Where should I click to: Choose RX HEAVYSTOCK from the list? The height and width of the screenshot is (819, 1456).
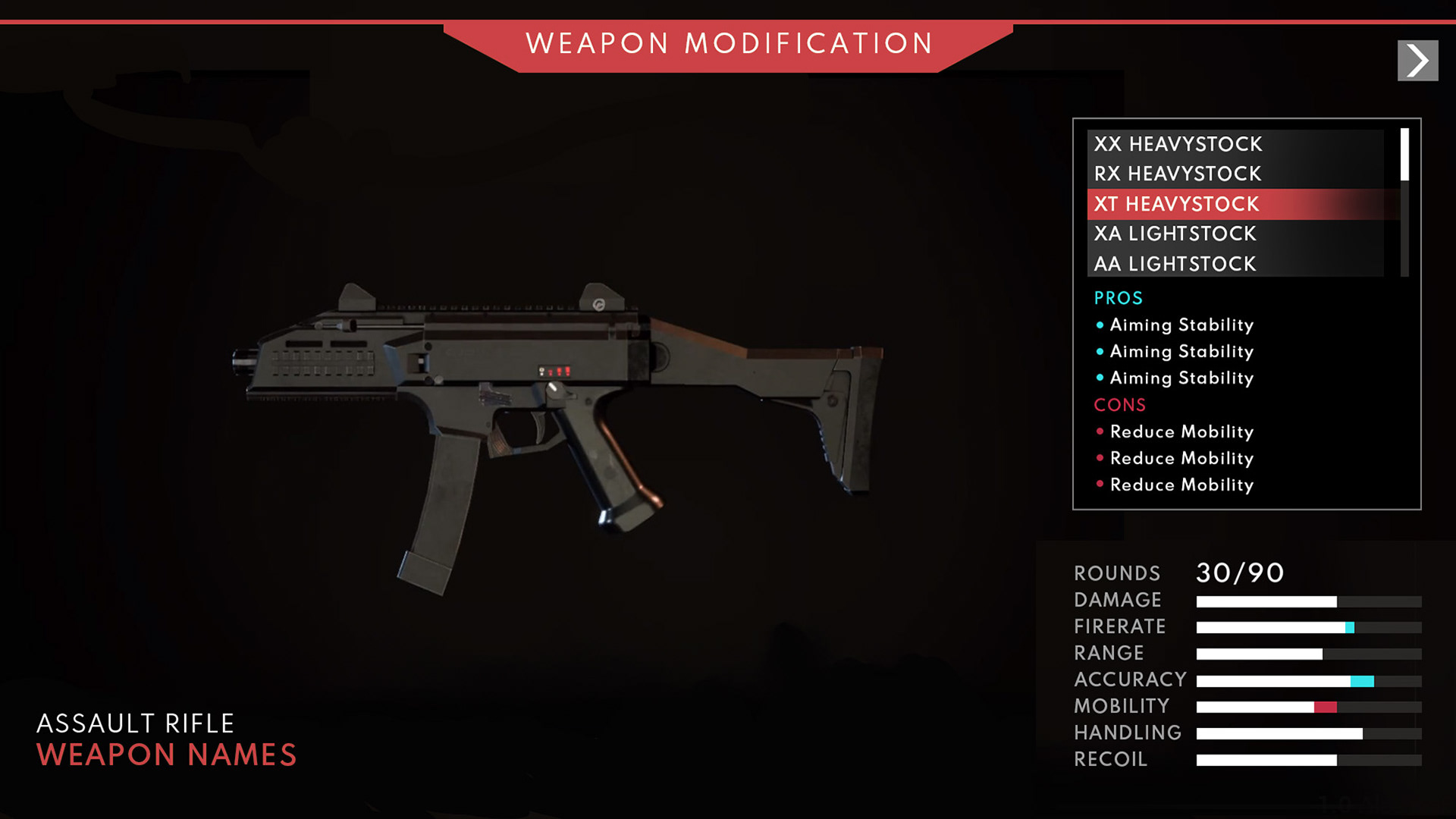tap(1235, 174)
